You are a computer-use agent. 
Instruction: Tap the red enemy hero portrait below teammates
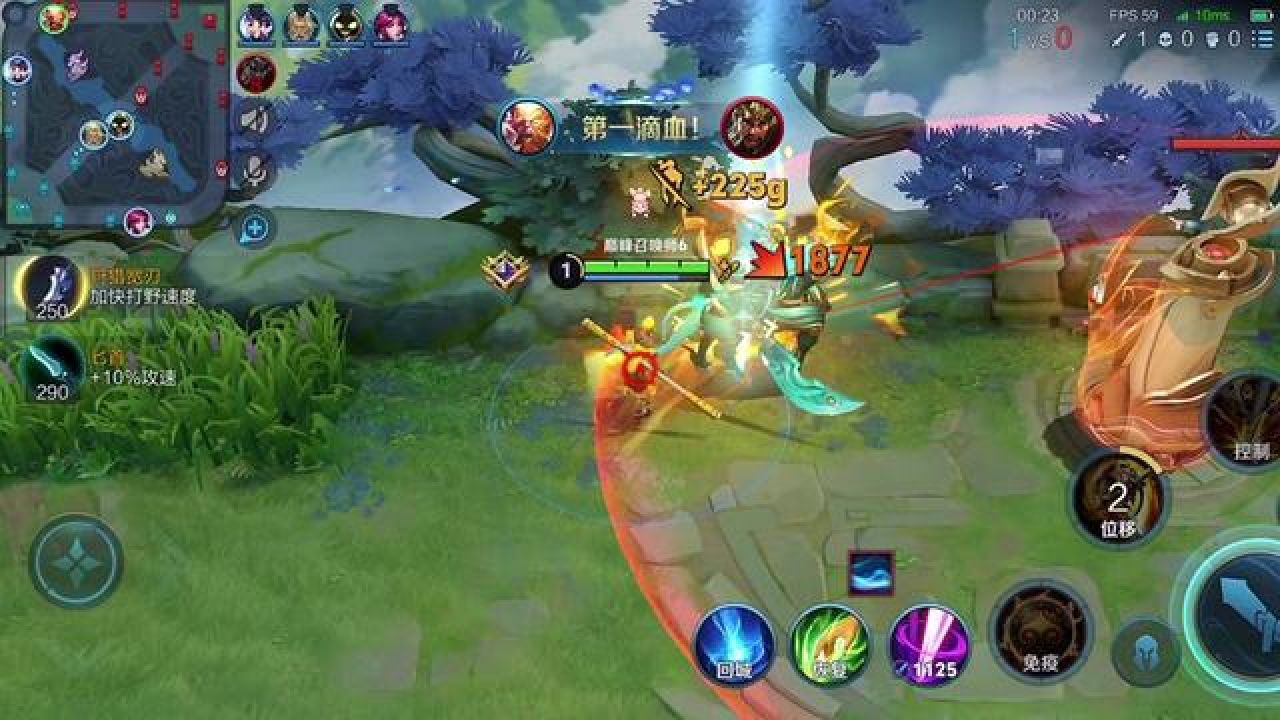pyautogui.click(x=256, y=73)
